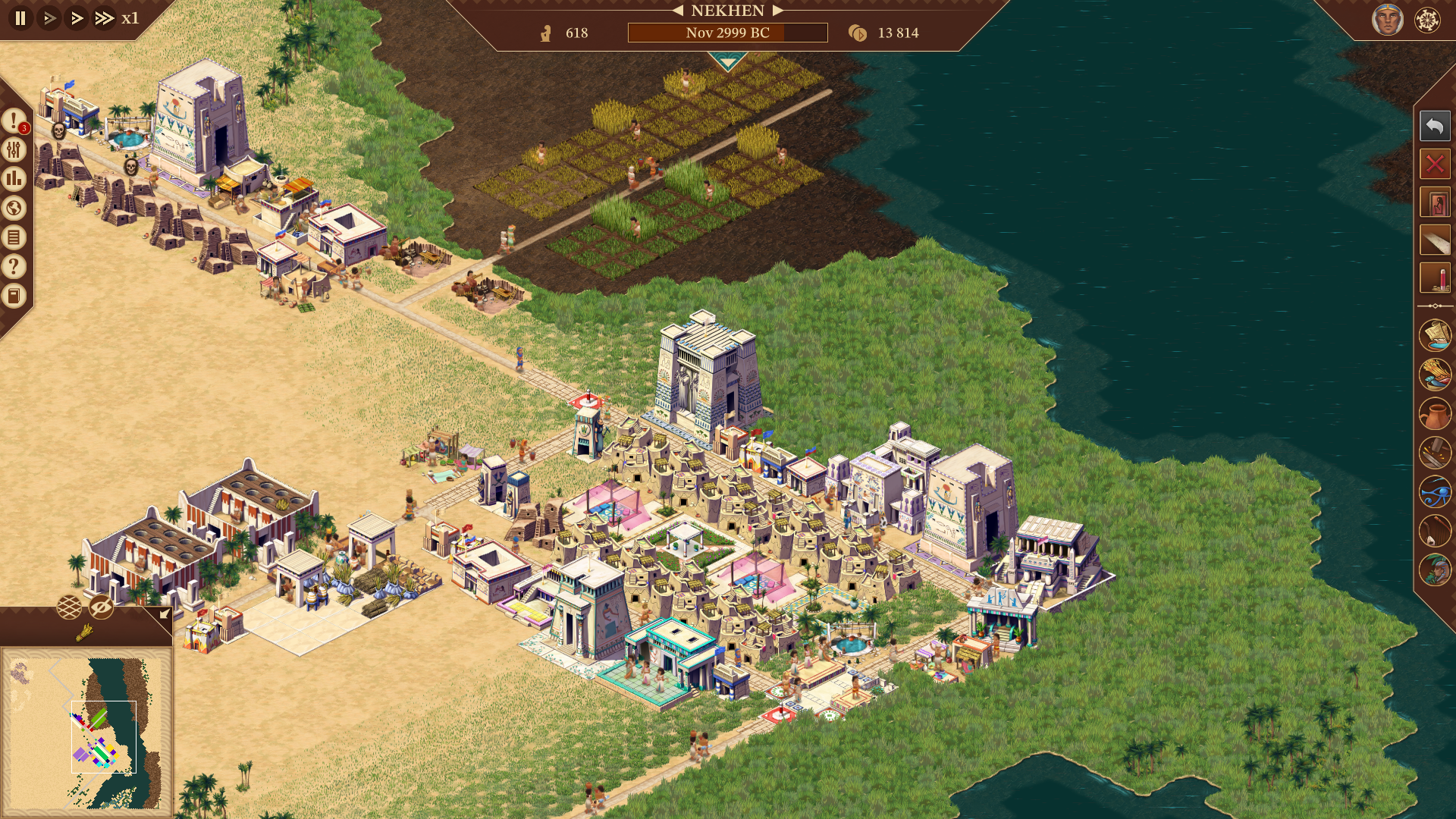Open the clay pot building category
1456x819 pixels.
[1434, 414]
